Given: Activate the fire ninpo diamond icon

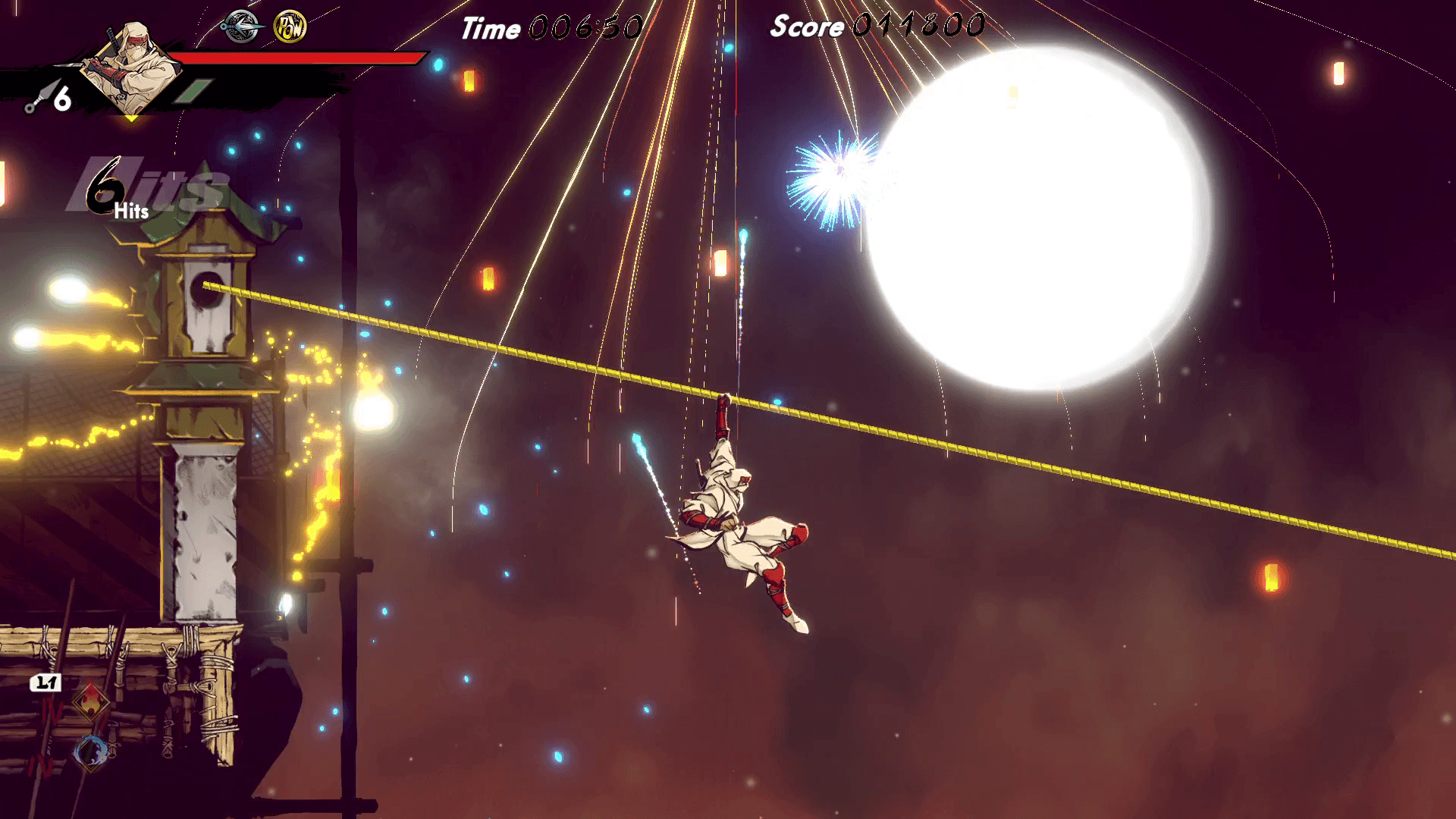Looking at the screenshot, I should [90, 701].
